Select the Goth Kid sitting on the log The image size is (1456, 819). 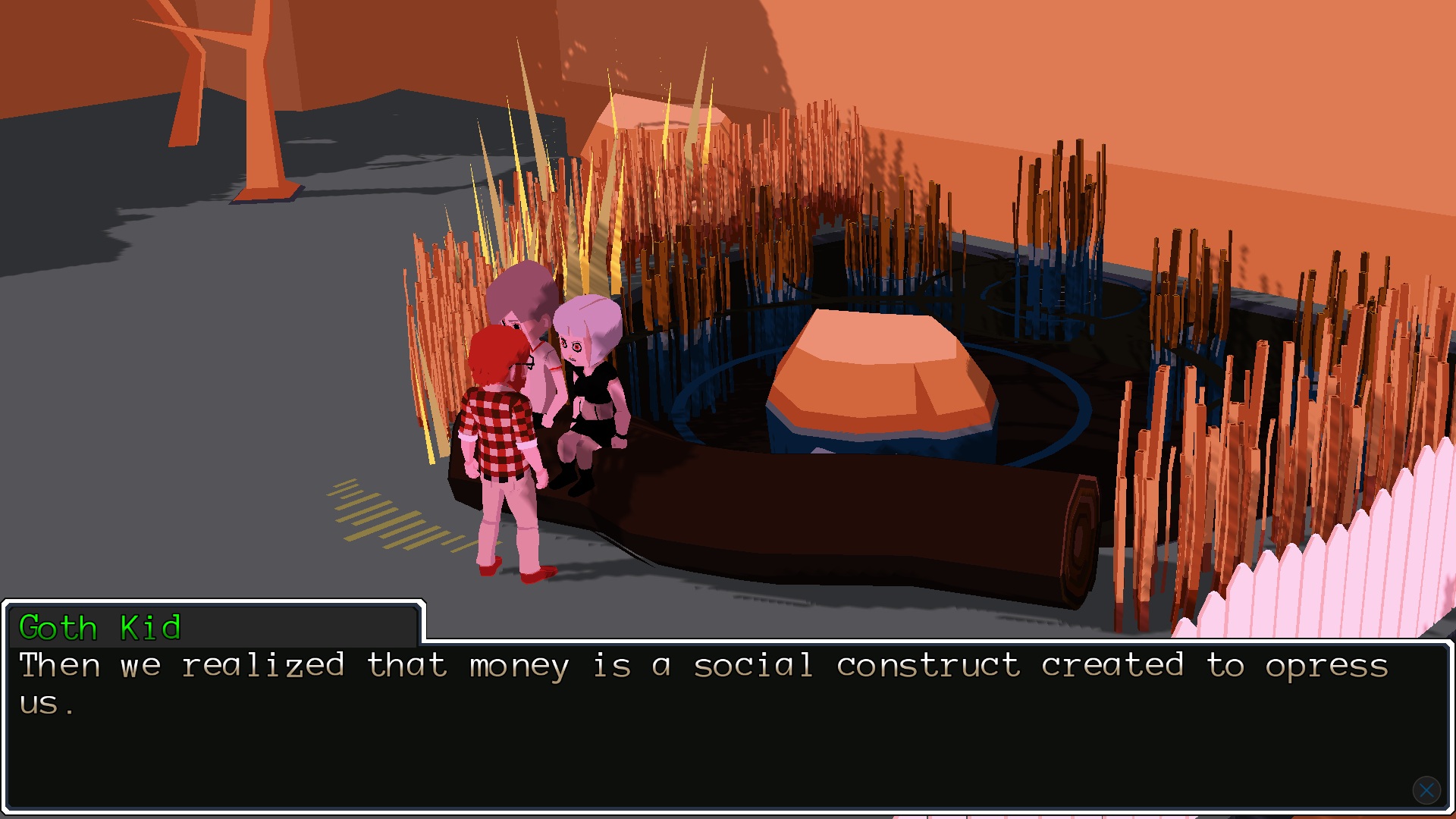[588, 379]
